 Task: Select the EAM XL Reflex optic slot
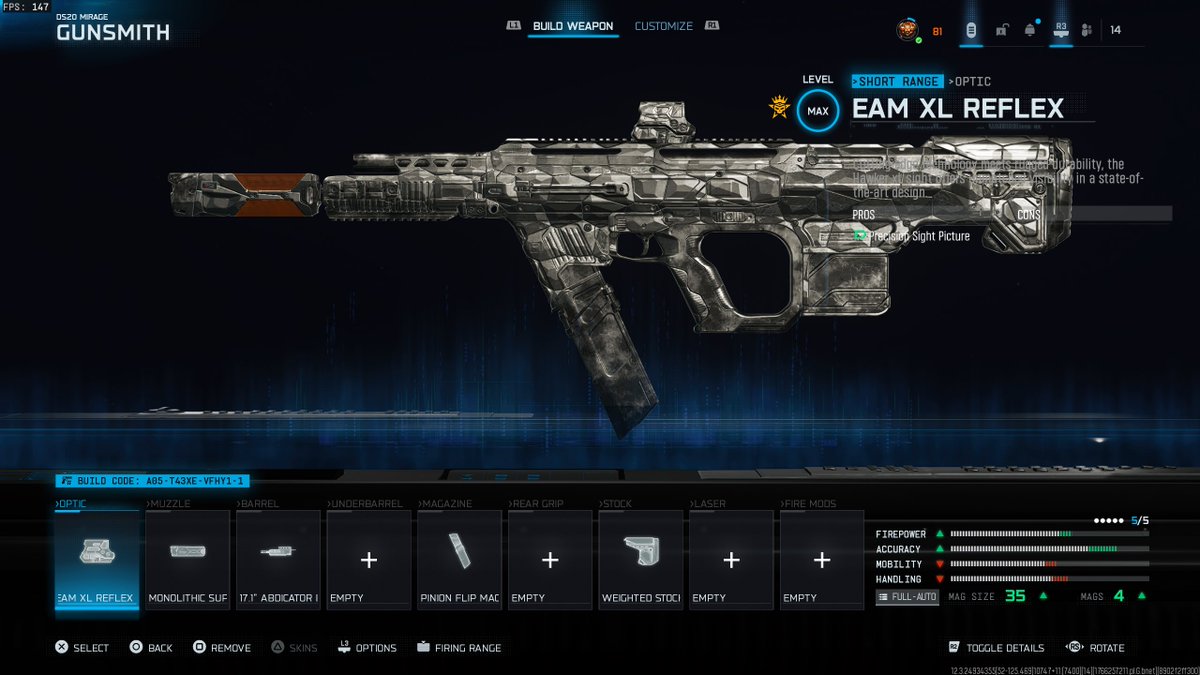pos(96,558)
